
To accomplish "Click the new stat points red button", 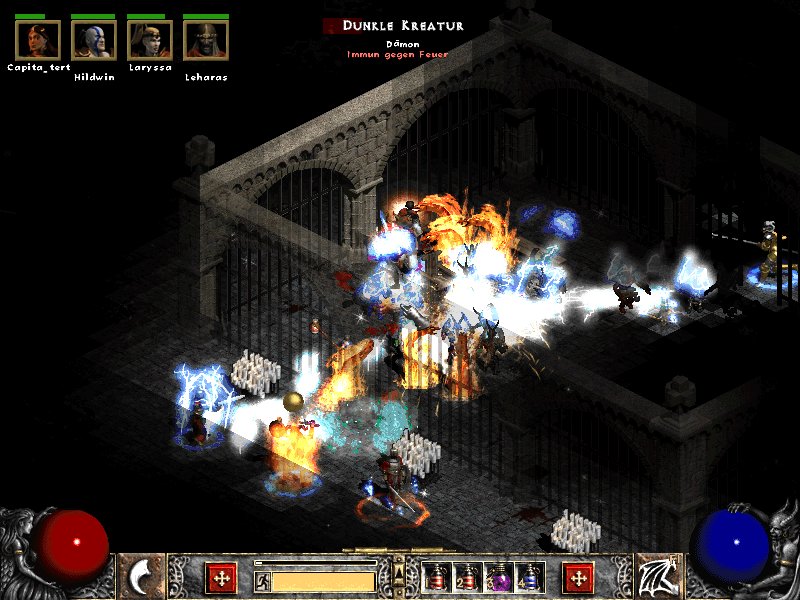I will (x=221, y=577).
